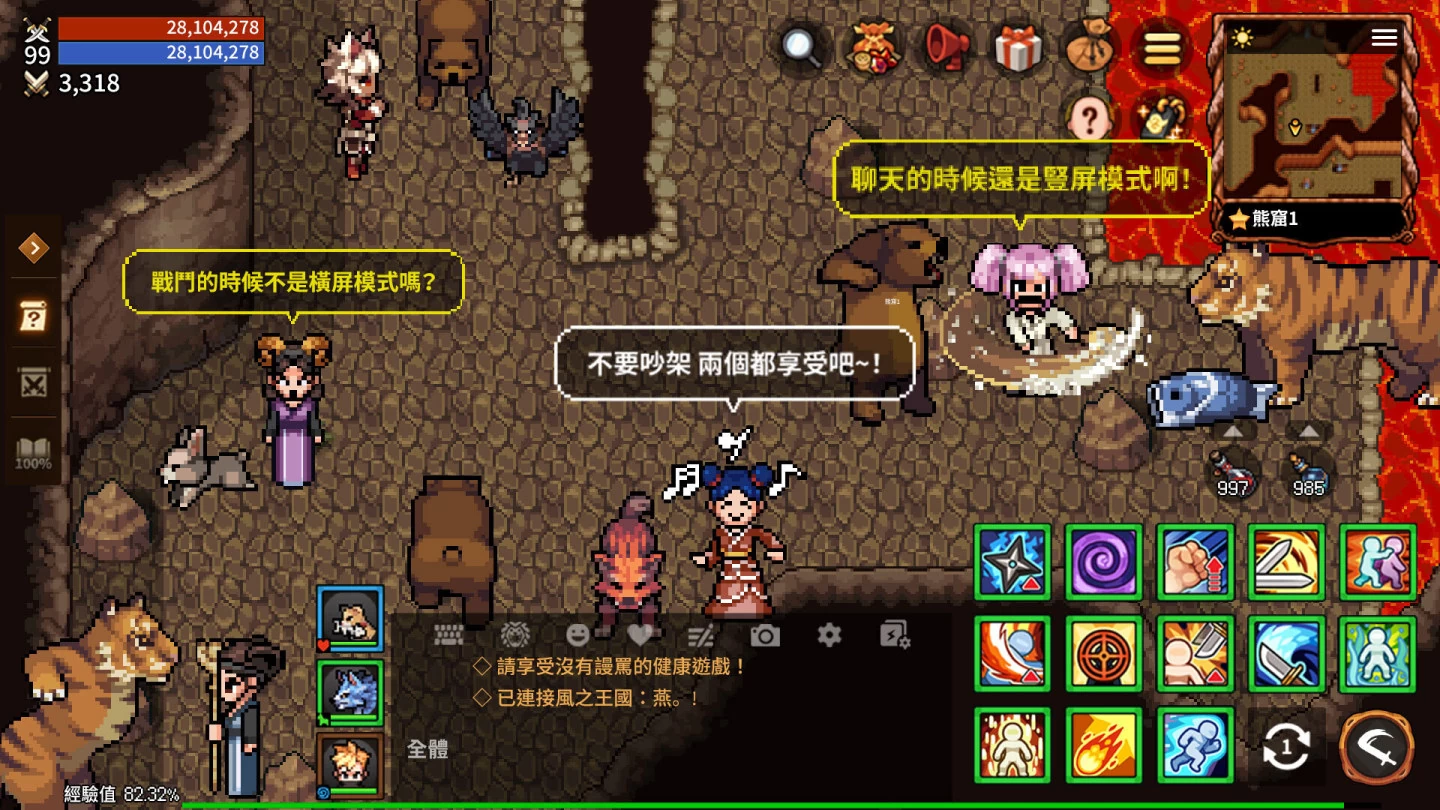This screenshot has width=1440, height=810.
Task: Click the red megaphone announcement icon
Action: [x=945, y=46]
